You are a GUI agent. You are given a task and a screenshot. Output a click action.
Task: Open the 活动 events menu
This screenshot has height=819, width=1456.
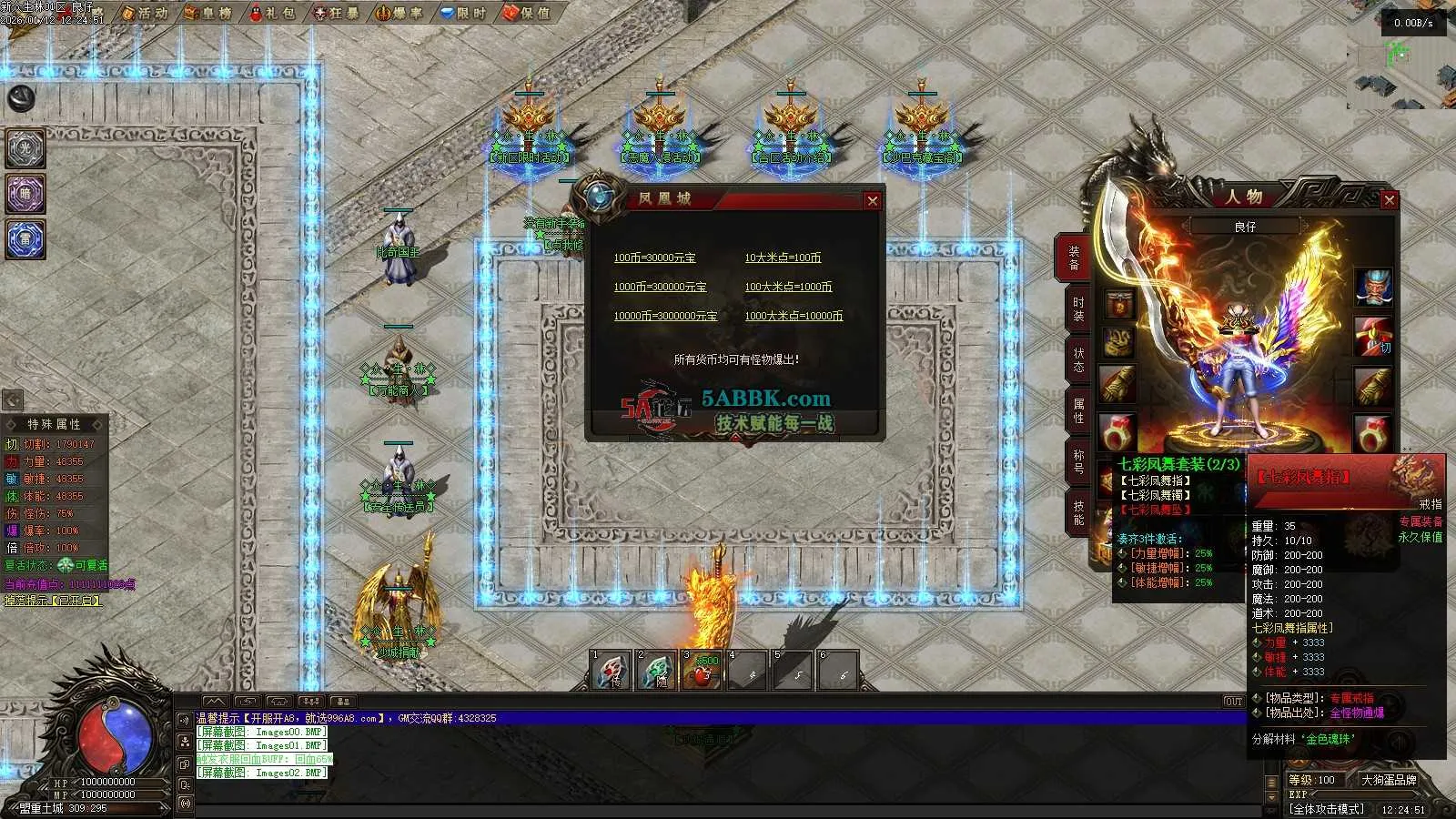click(x=145, y=13)
